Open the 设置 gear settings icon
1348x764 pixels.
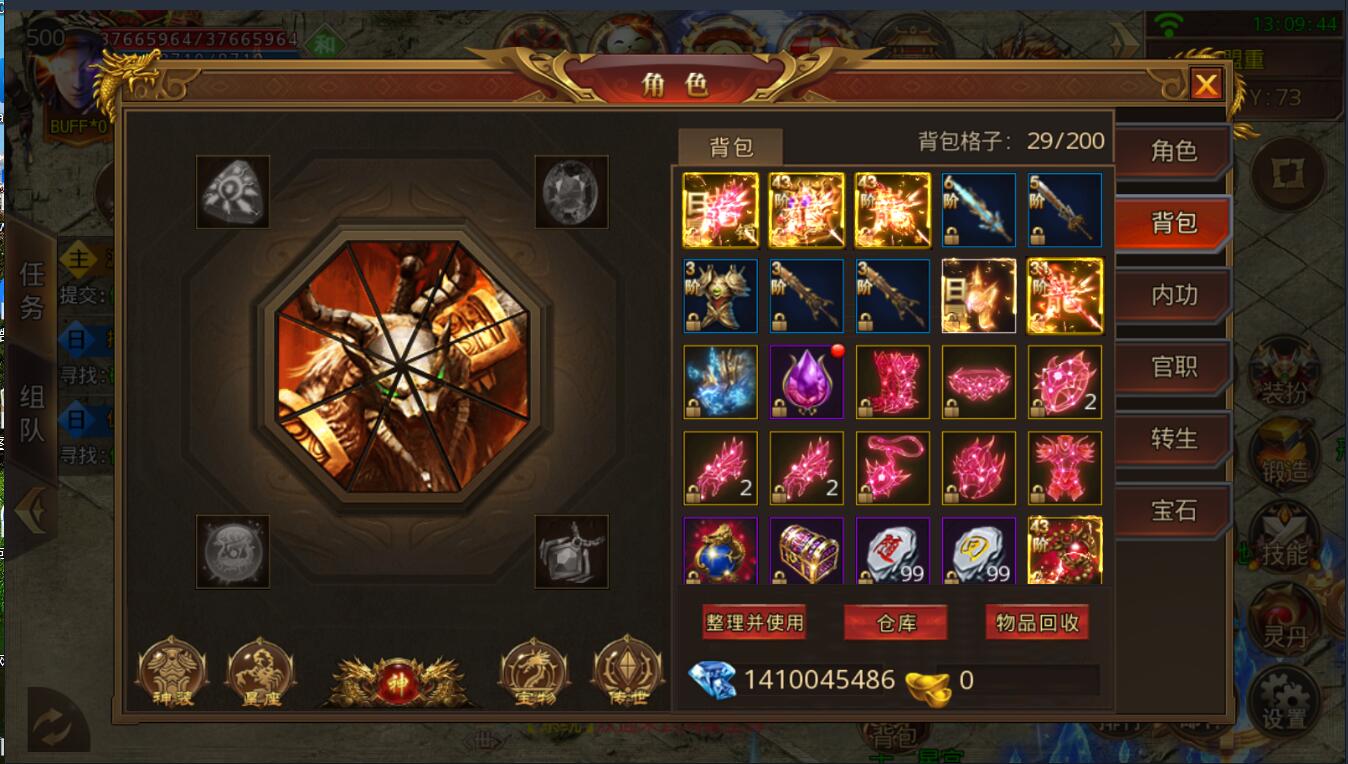tap(1284, 698)
